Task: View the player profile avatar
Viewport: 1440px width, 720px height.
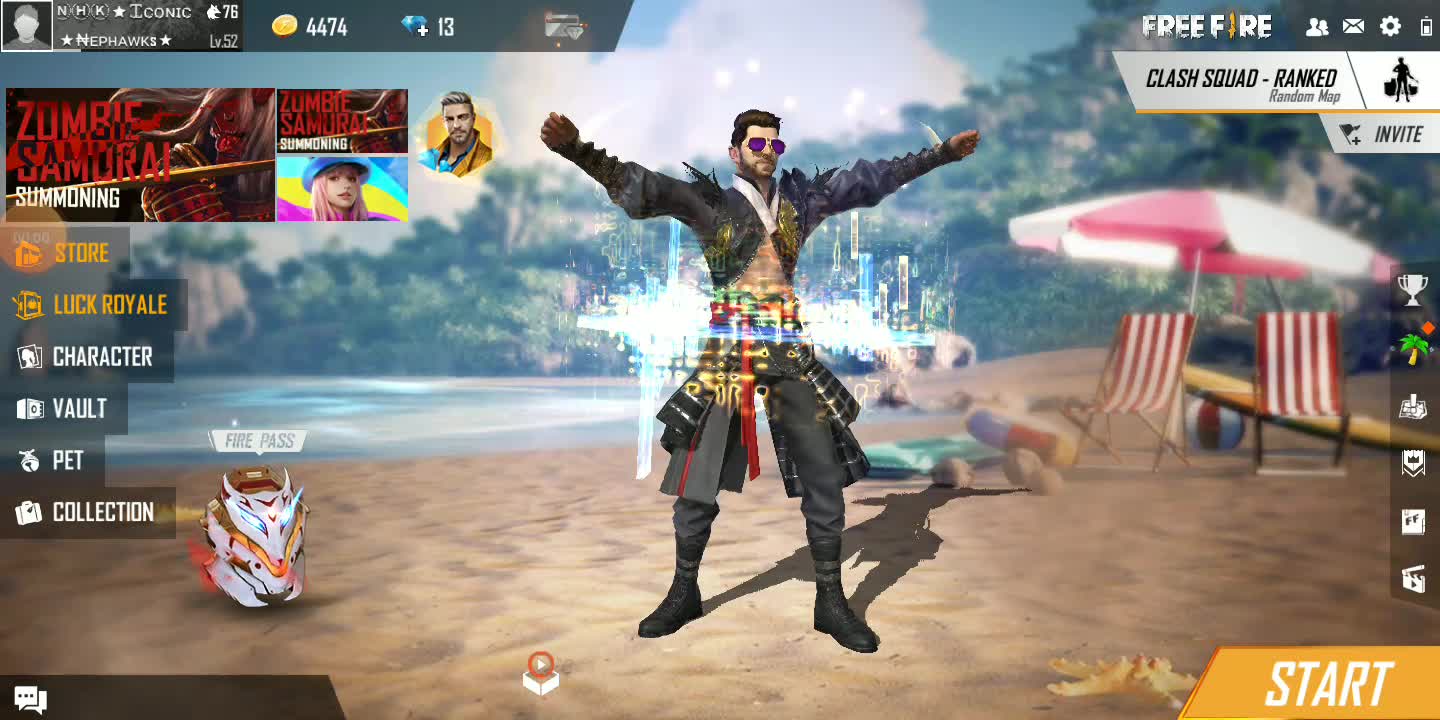Action: (x=27, y=26)
